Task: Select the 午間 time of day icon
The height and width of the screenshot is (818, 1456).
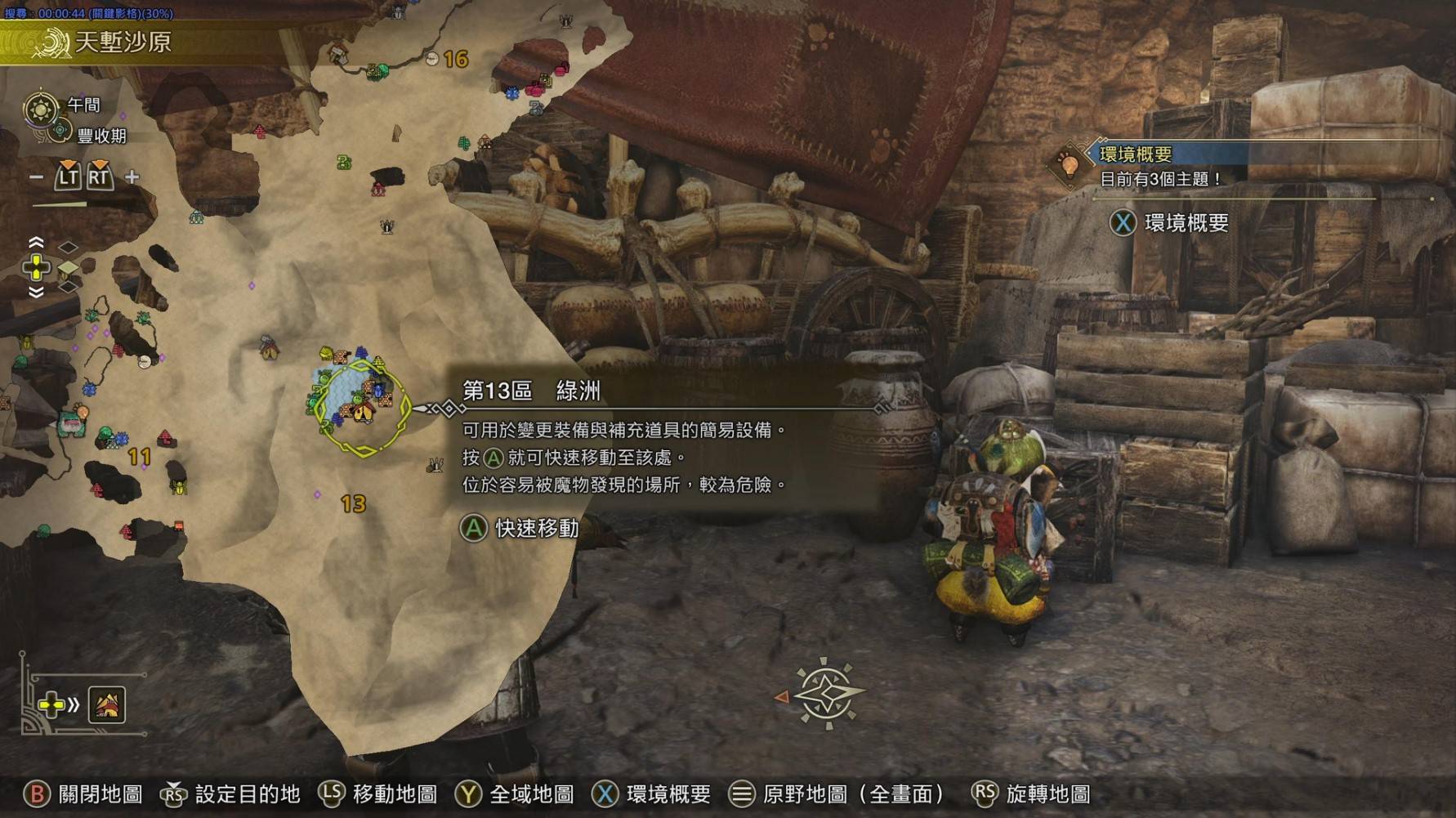Action: 41,108
